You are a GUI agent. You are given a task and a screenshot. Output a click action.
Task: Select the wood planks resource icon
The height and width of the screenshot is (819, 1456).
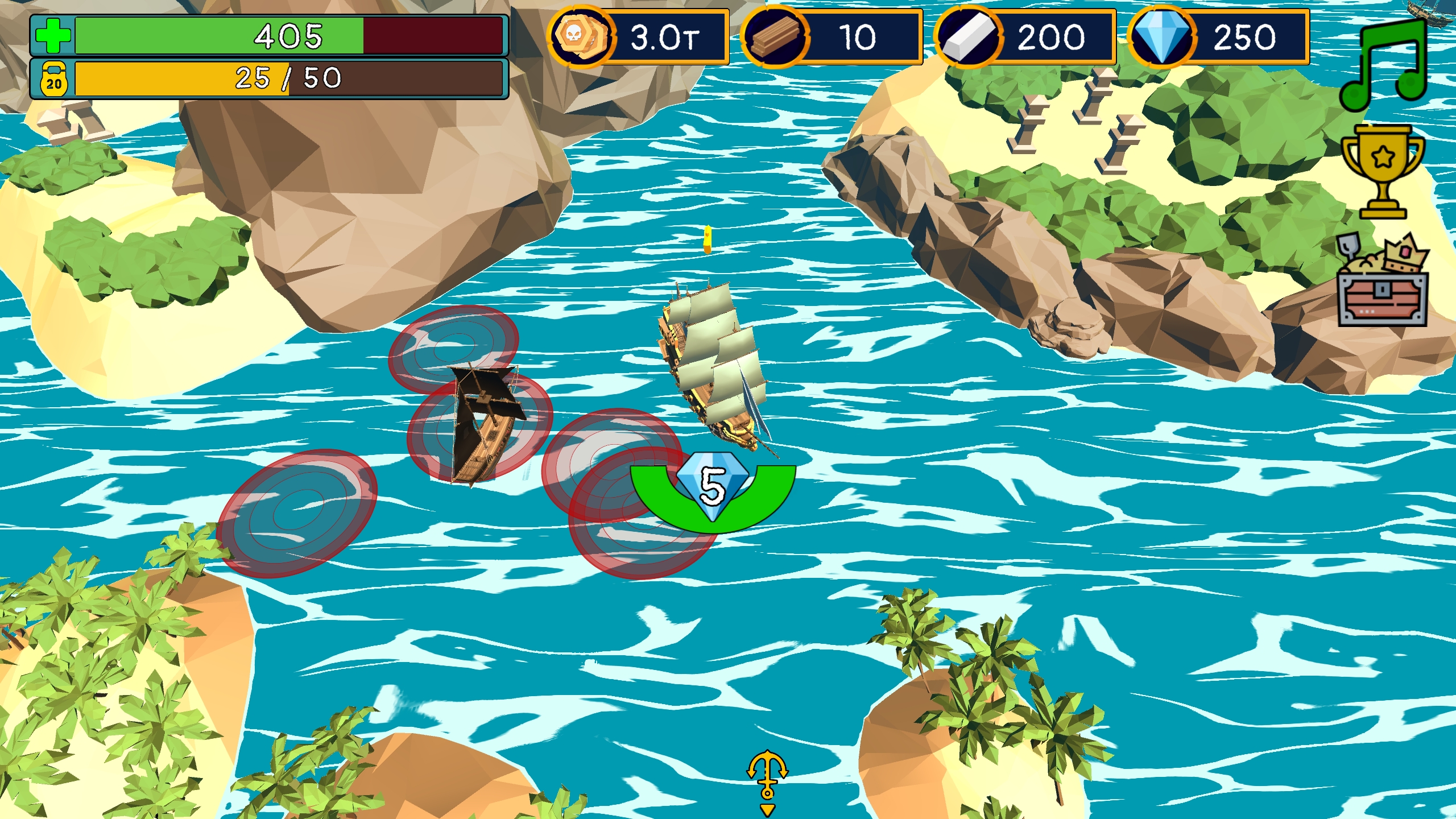(775, 36)
